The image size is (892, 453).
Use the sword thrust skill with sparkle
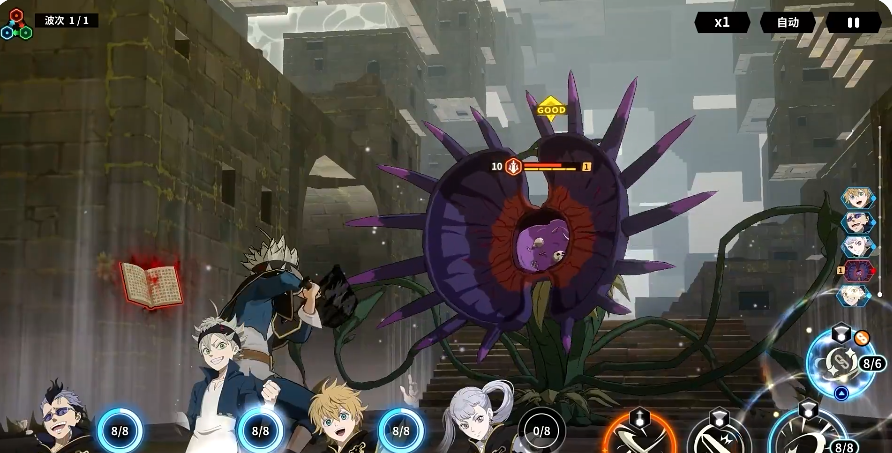[719, 438]
